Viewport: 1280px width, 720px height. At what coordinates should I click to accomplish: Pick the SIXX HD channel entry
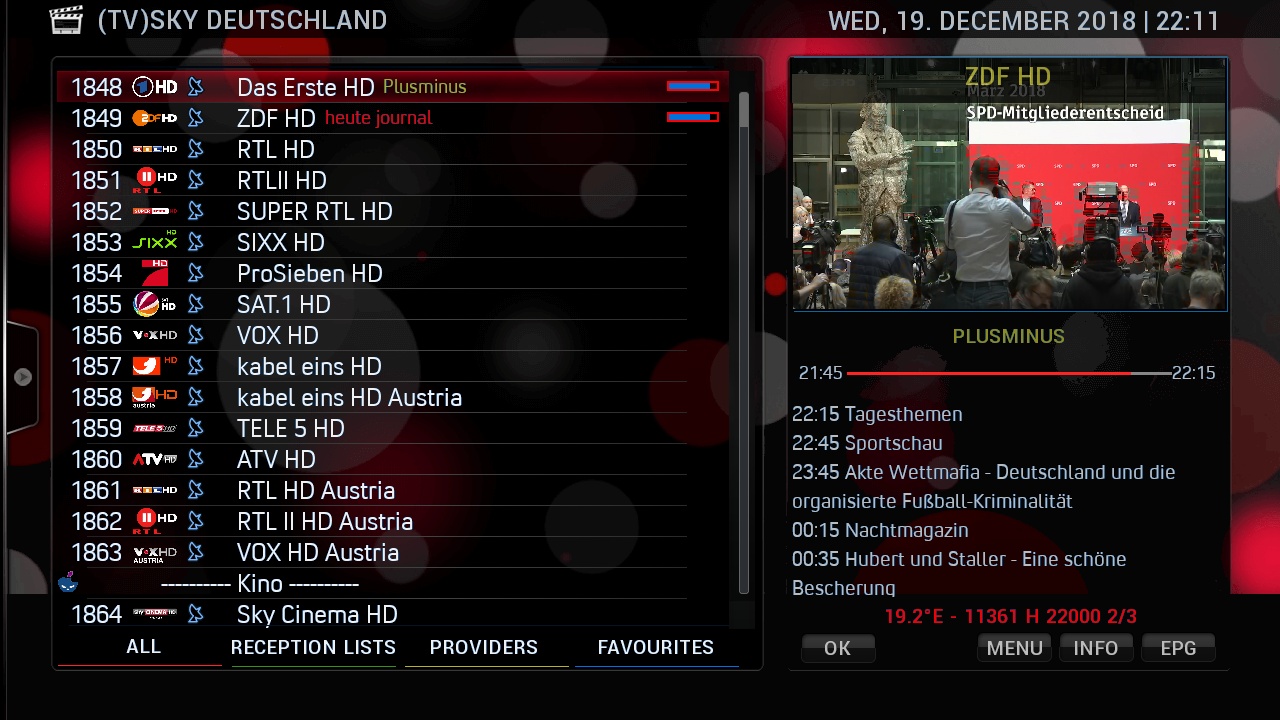pyautogui.click(x=280, y=242)
